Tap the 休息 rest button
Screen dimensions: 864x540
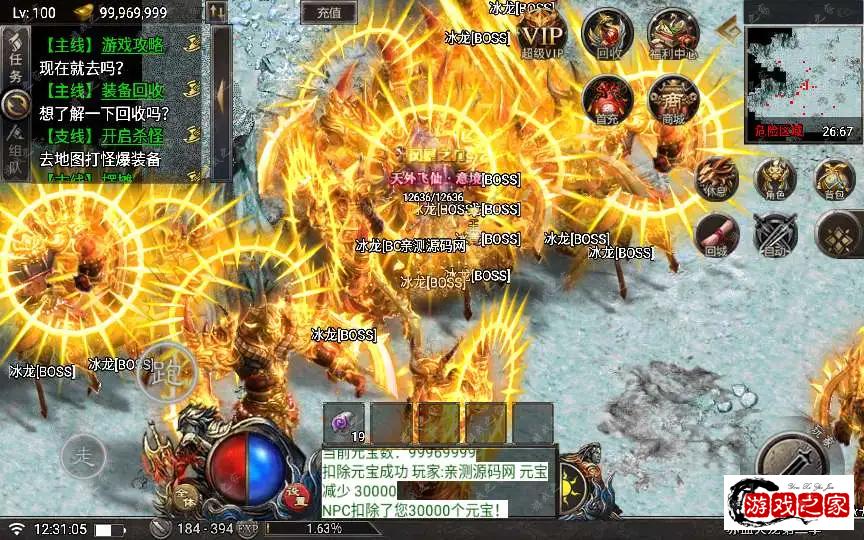click(x=715, y=180)
